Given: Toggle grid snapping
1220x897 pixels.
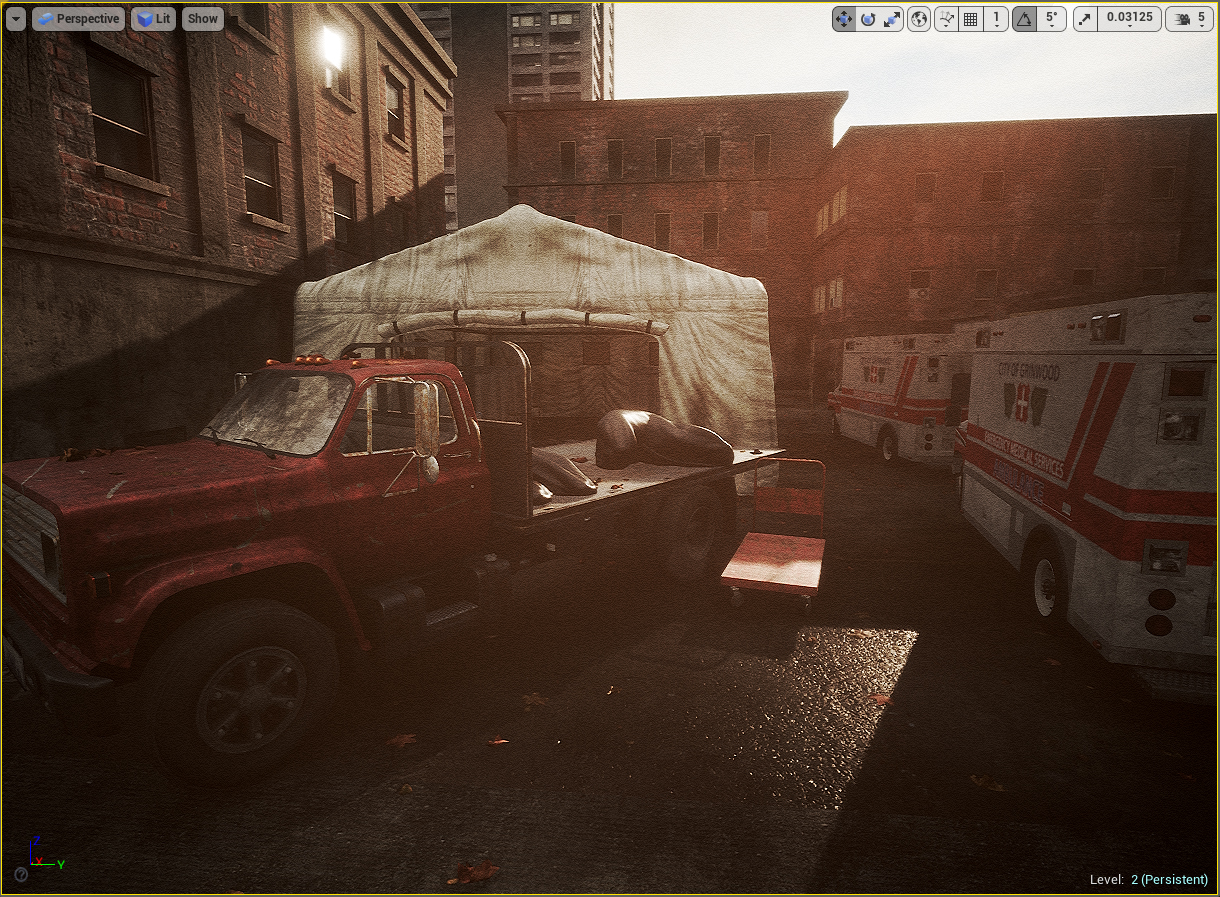Looking at the screenshot, I should (970, 18).
